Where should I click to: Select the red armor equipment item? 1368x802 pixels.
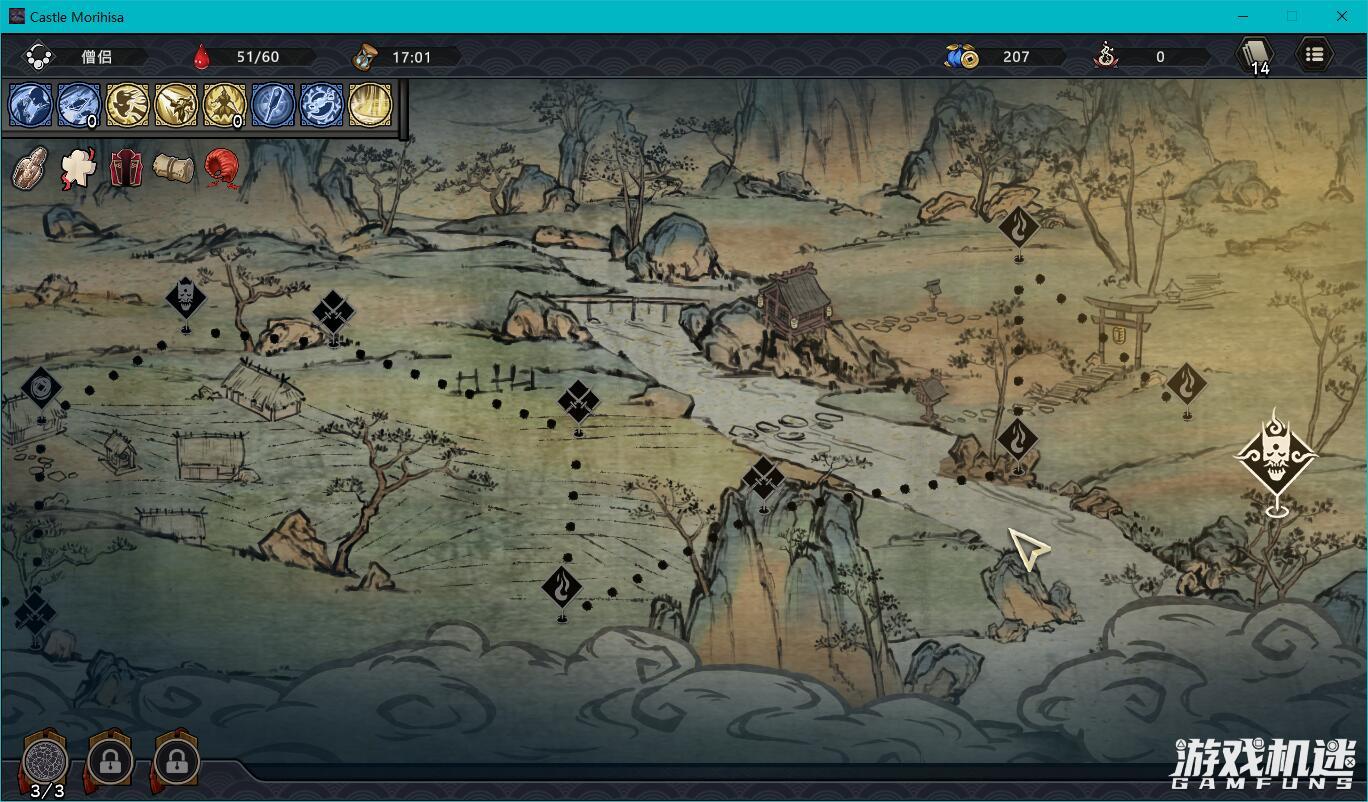[x=128, y=168]
